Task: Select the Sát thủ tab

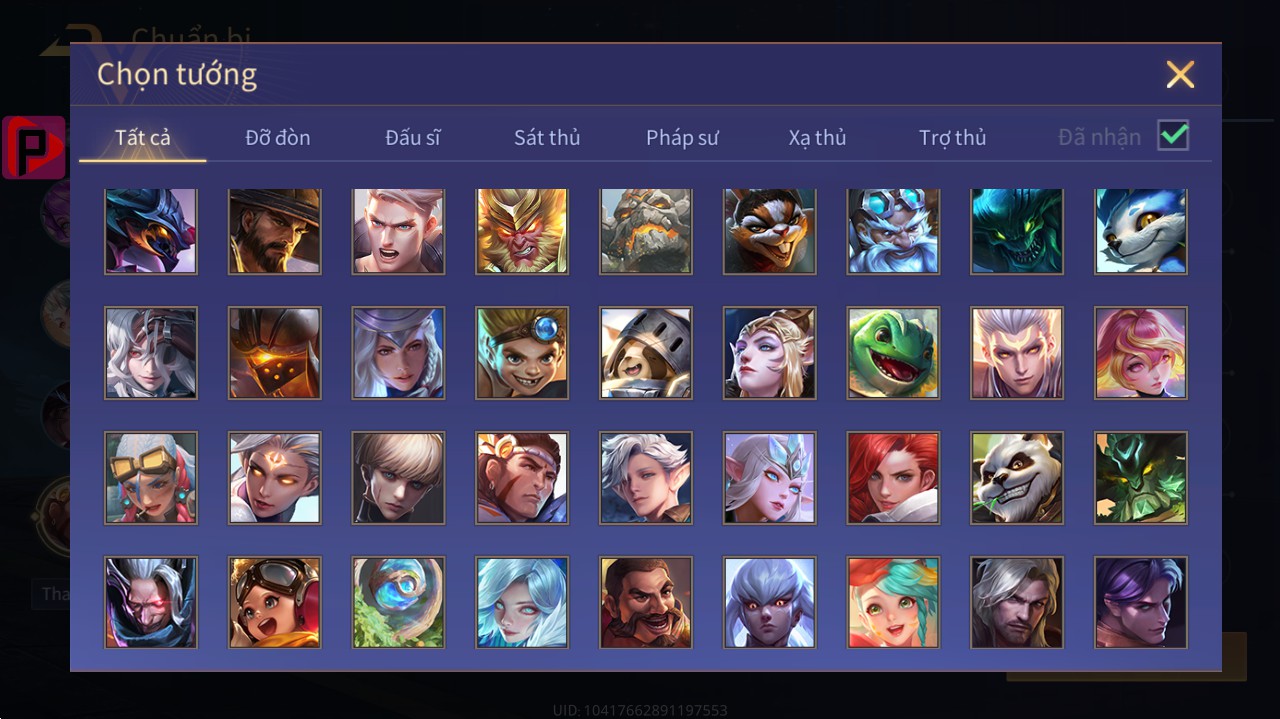Action: pos(547,138)
